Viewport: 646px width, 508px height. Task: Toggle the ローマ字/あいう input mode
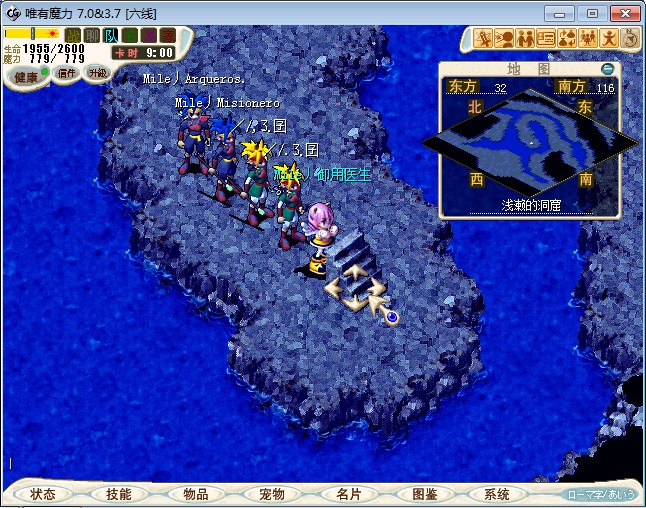(600, 494)
